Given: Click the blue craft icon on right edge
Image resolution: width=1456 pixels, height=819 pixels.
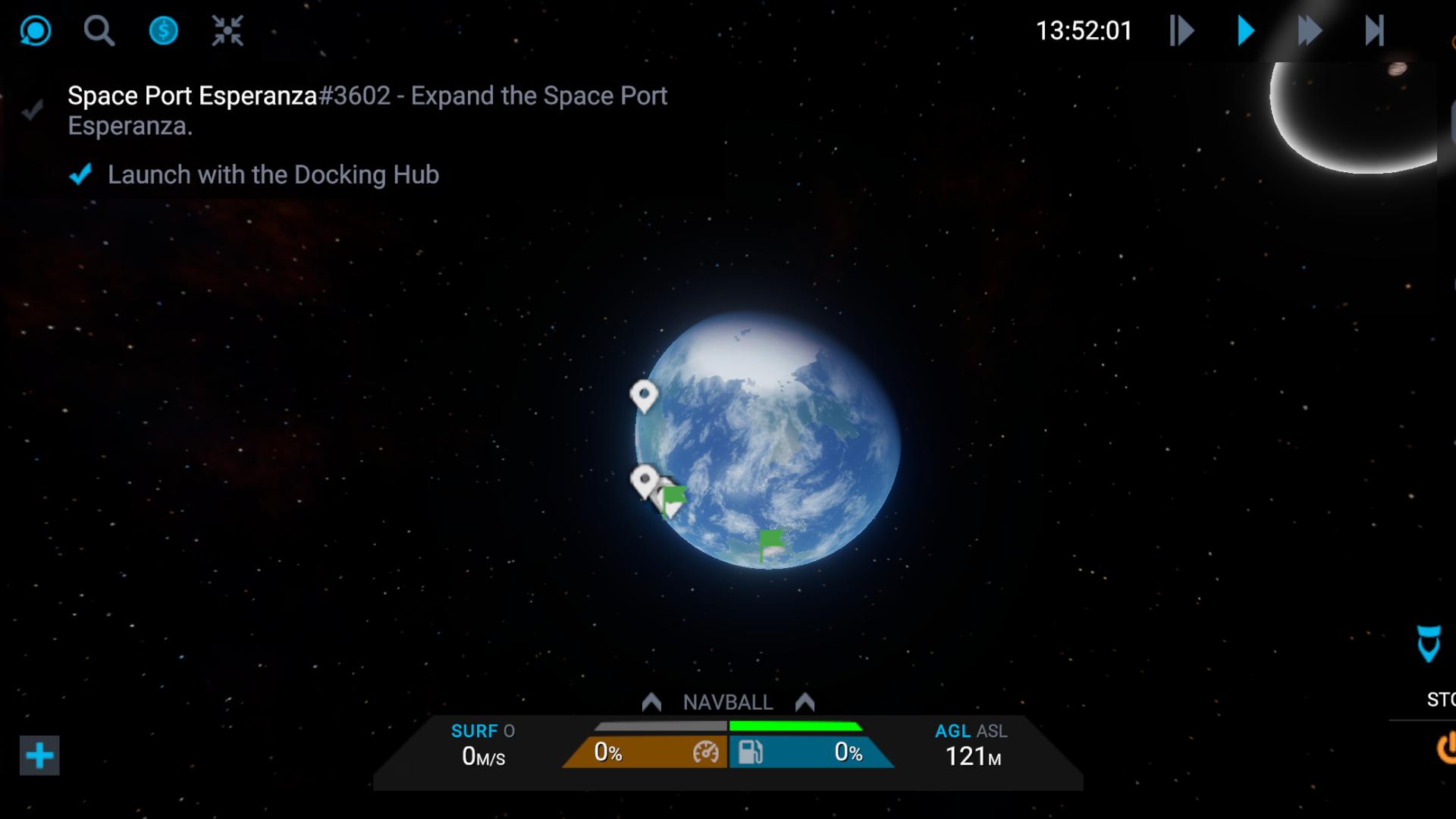Looking at the screenshot, I should click(x=1429, y=643).
